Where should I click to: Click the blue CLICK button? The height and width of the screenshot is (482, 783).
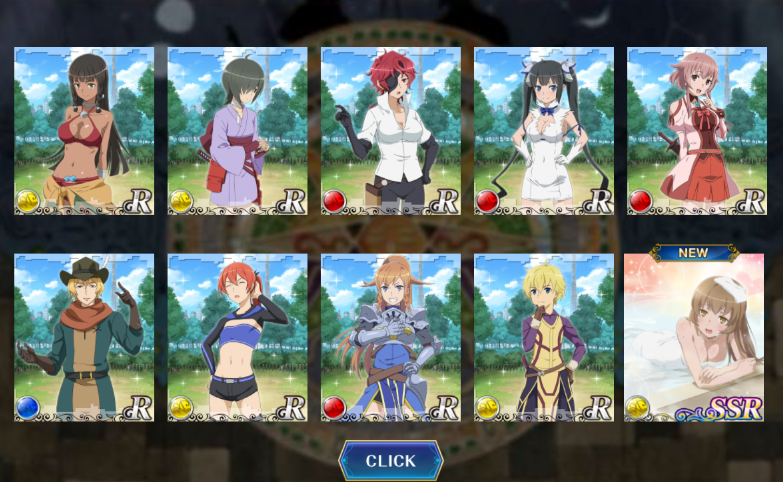390,461
